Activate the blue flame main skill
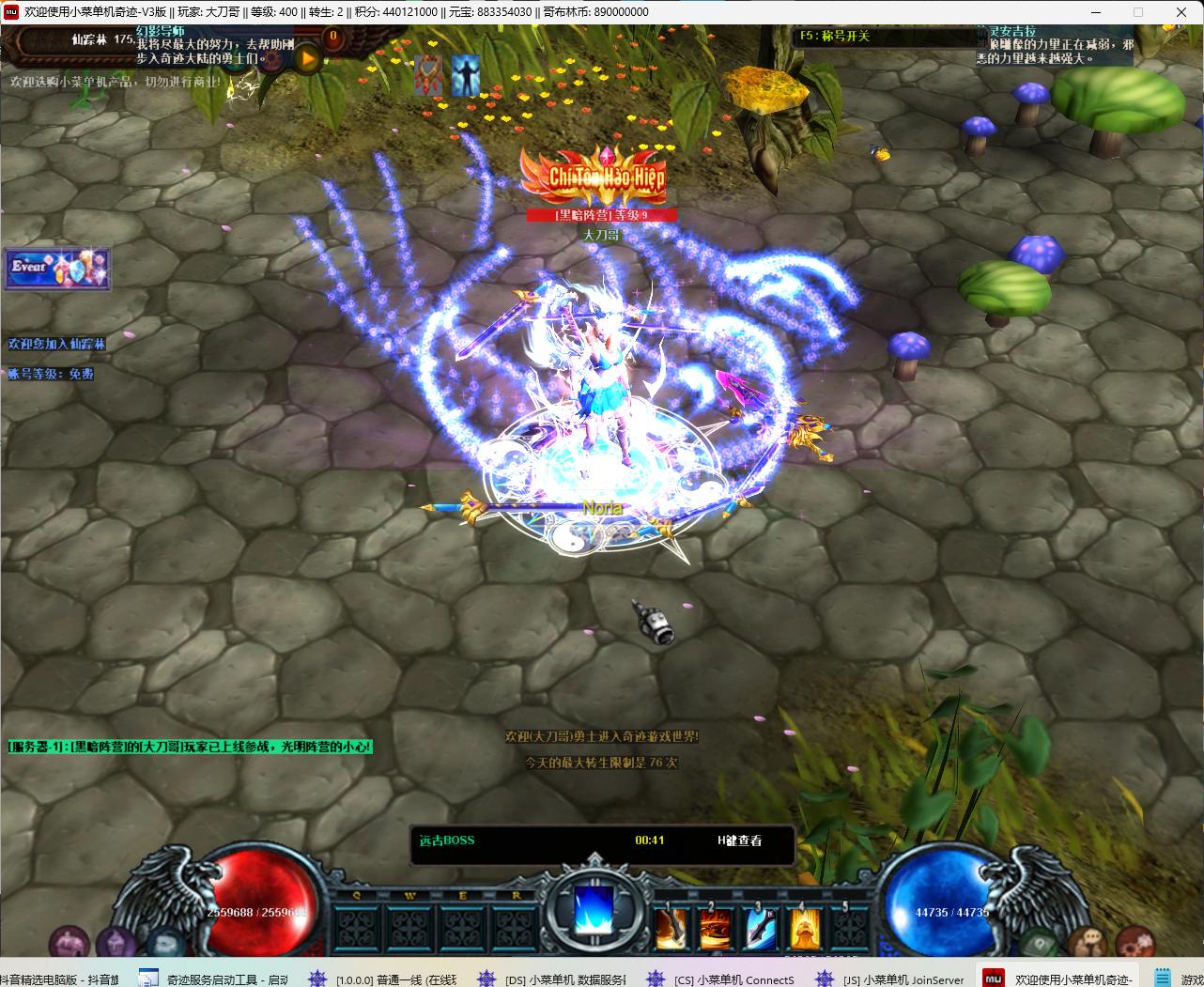 point(594,910)
